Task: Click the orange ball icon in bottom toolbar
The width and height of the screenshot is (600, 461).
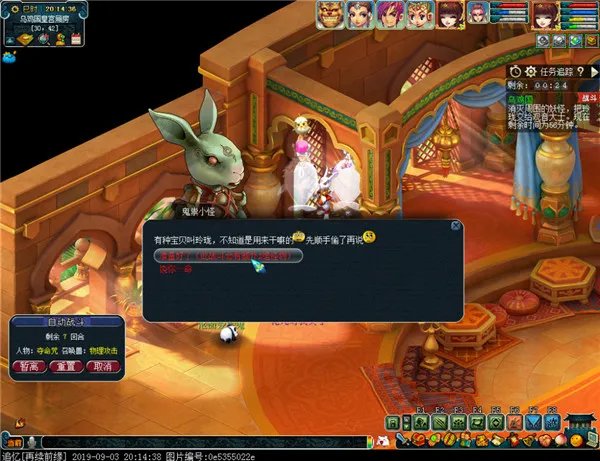Action: [576, 439]
